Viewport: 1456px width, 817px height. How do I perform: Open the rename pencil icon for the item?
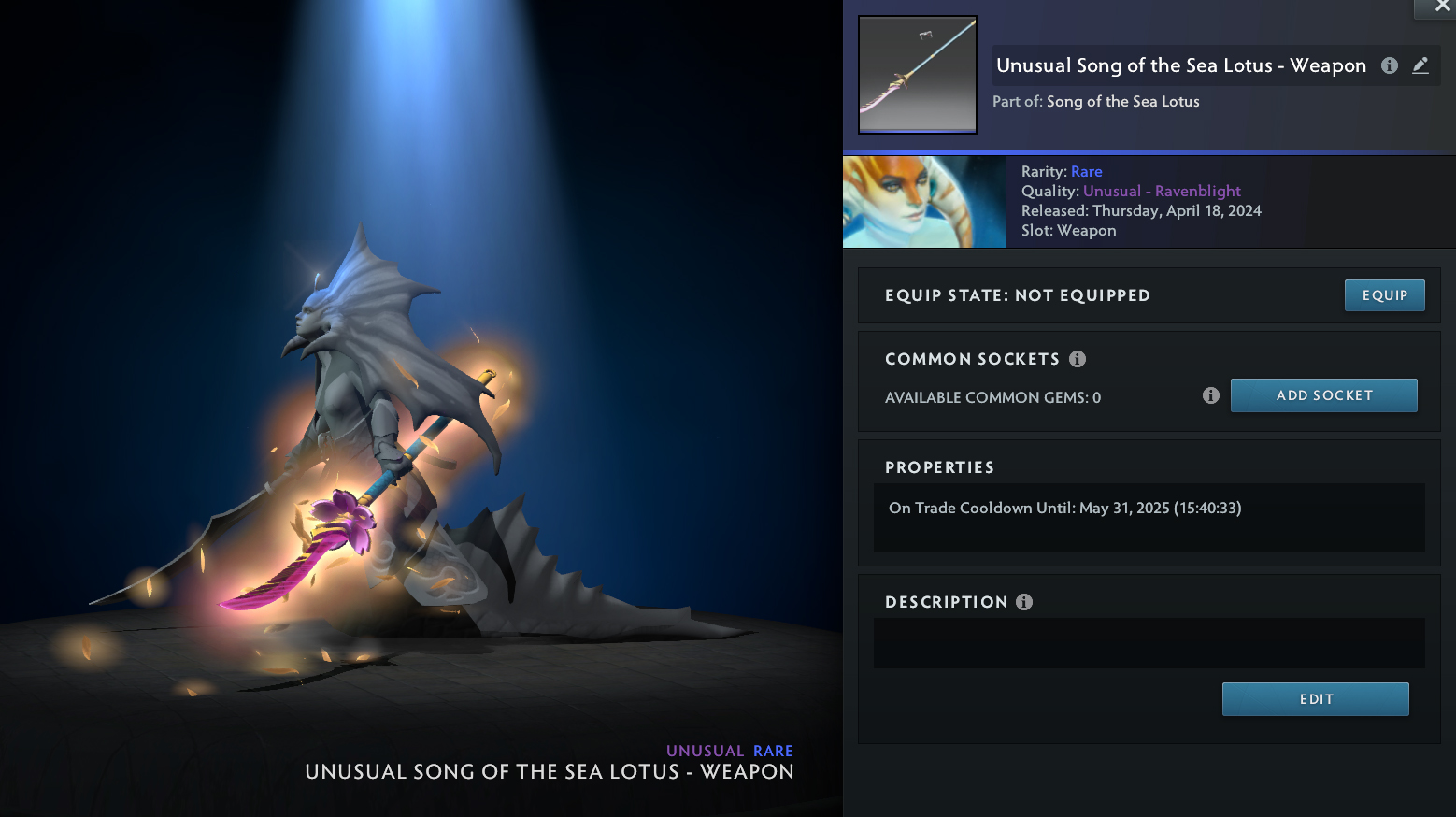[x=1420, y=65]
